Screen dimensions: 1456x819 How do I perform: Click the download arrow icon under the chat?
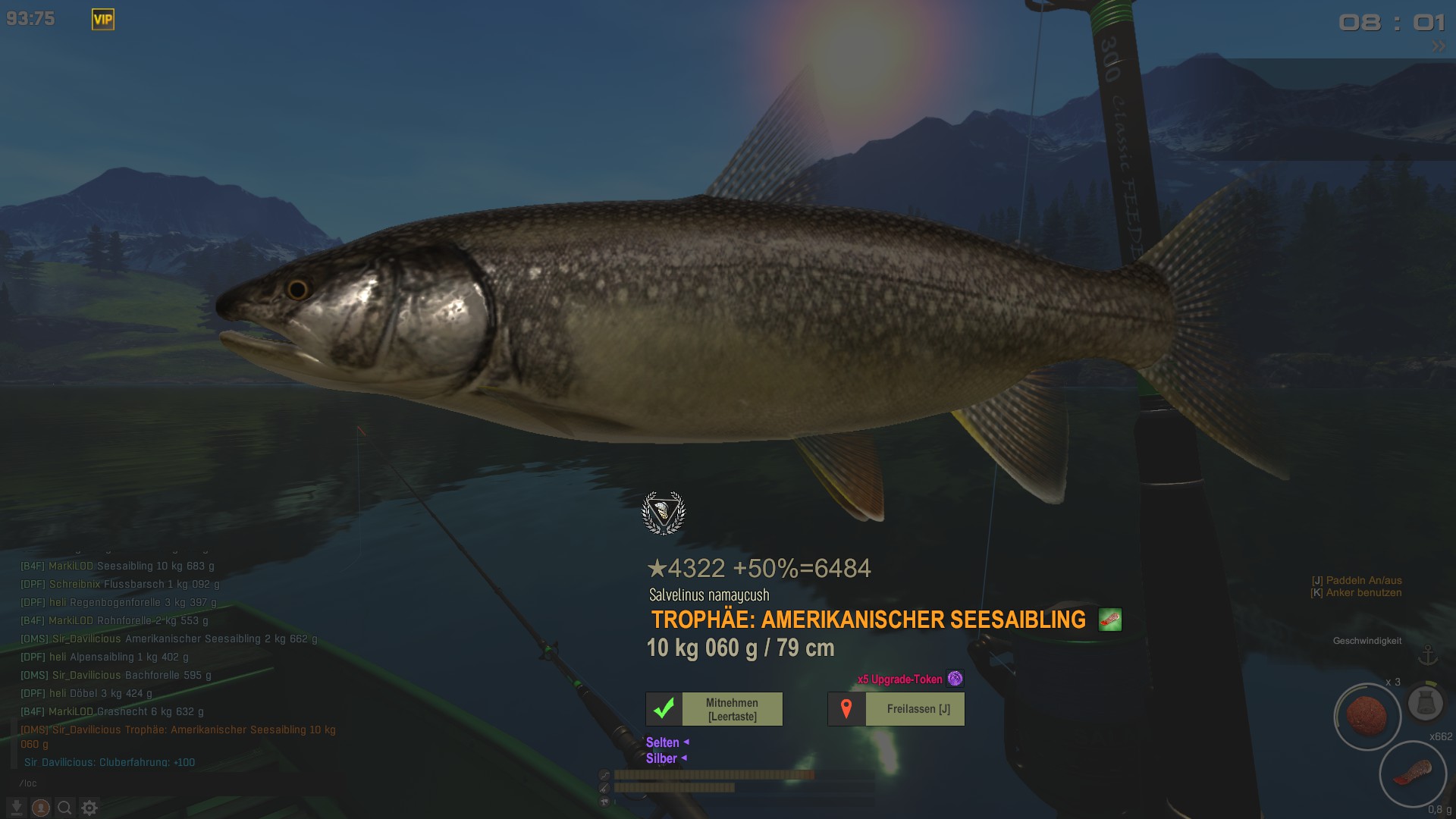click(17, 808)
